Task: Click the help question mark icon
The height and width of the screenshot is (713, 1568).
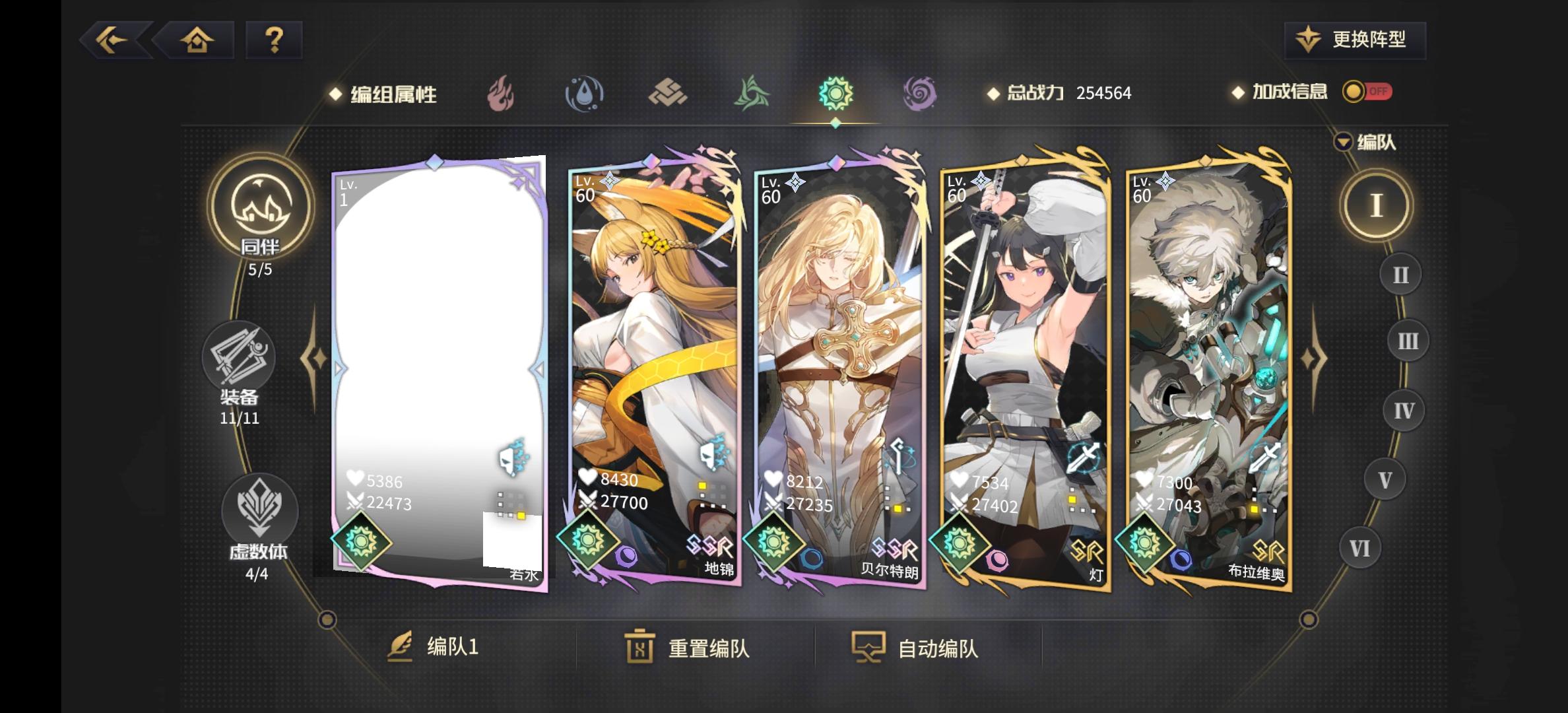Action: tap(274, 41)
